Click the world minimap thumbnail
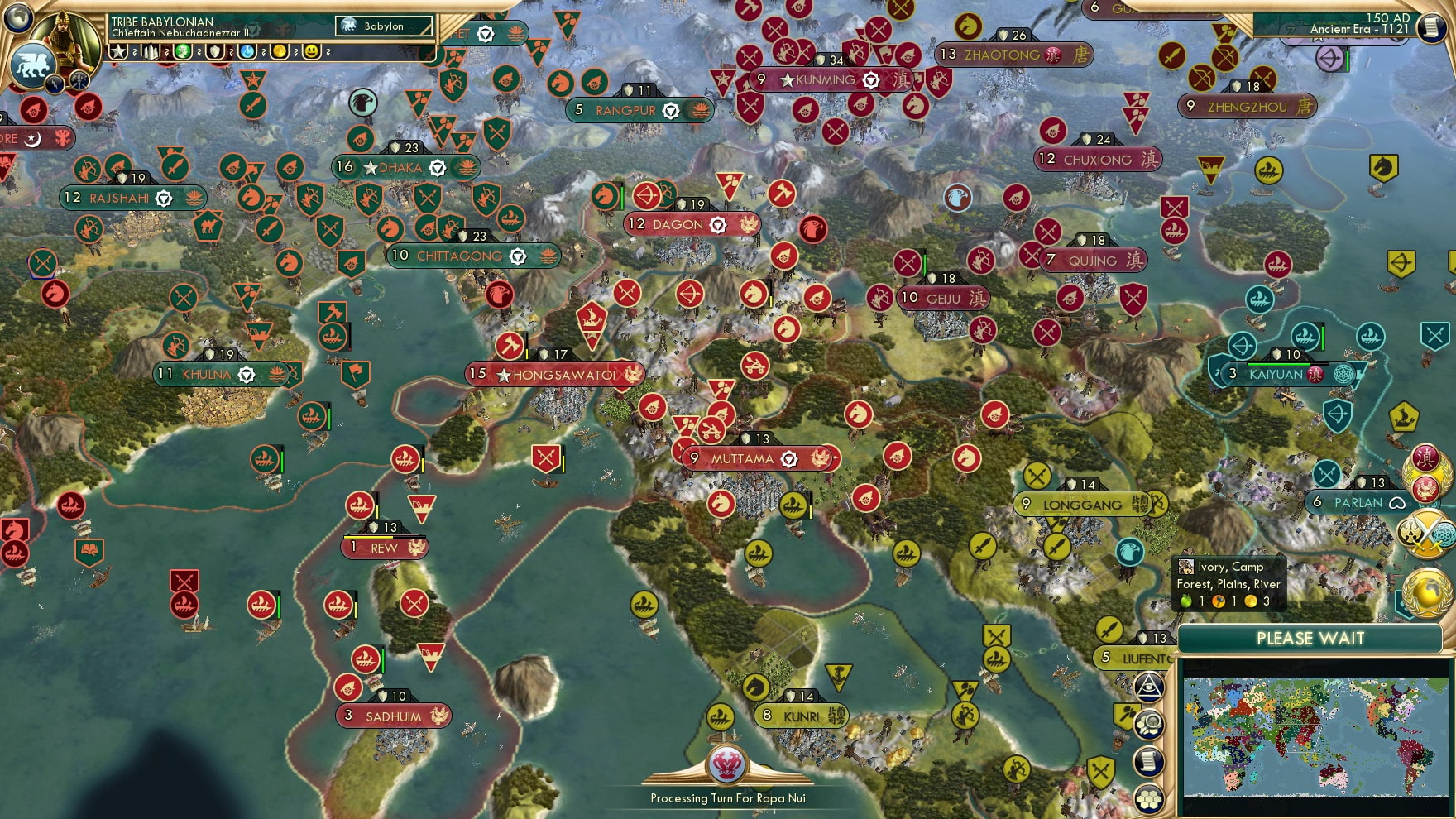 1310,736
